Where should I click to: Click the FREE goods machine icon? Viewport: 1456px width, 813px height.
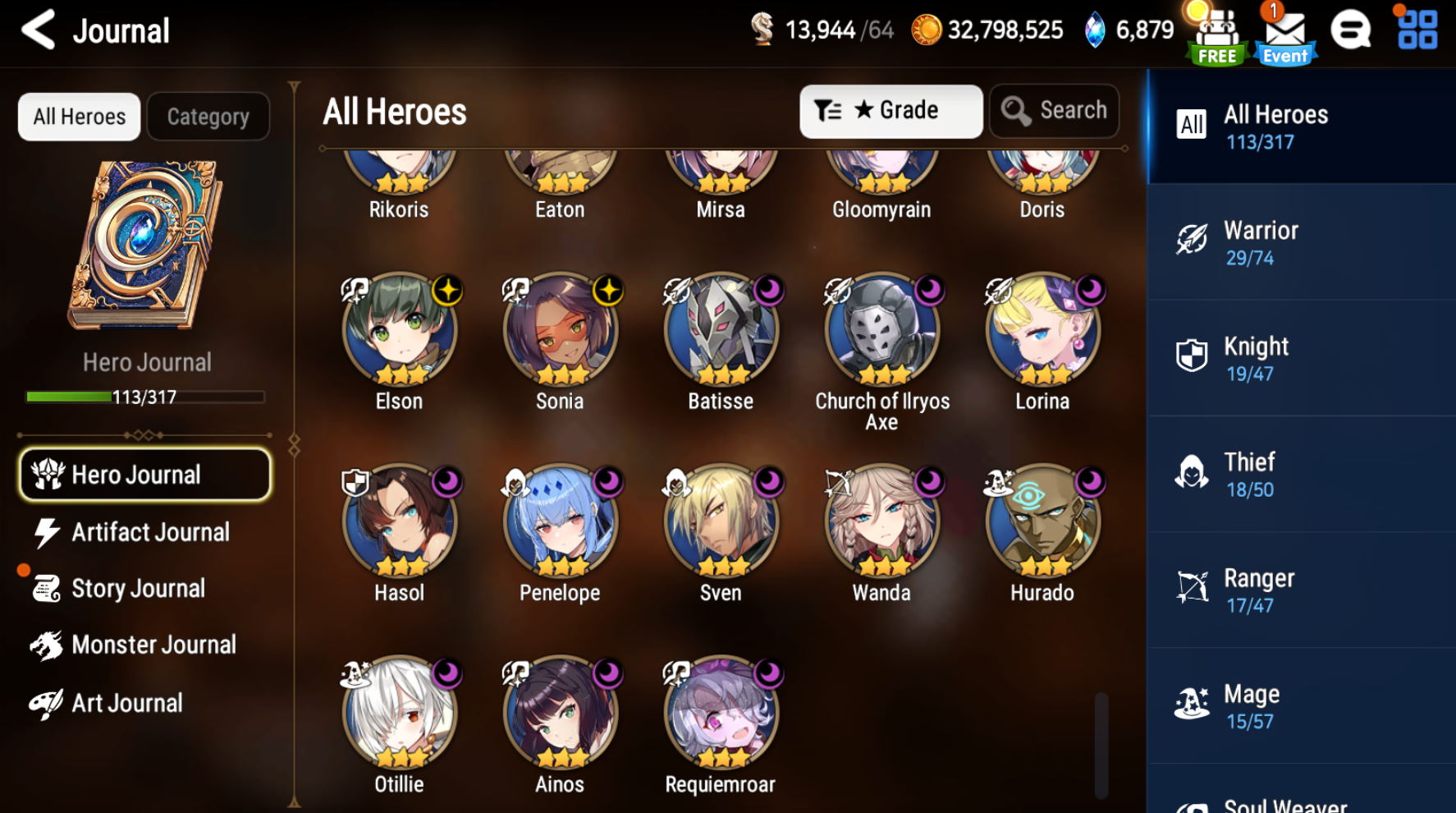(1217, 33)
